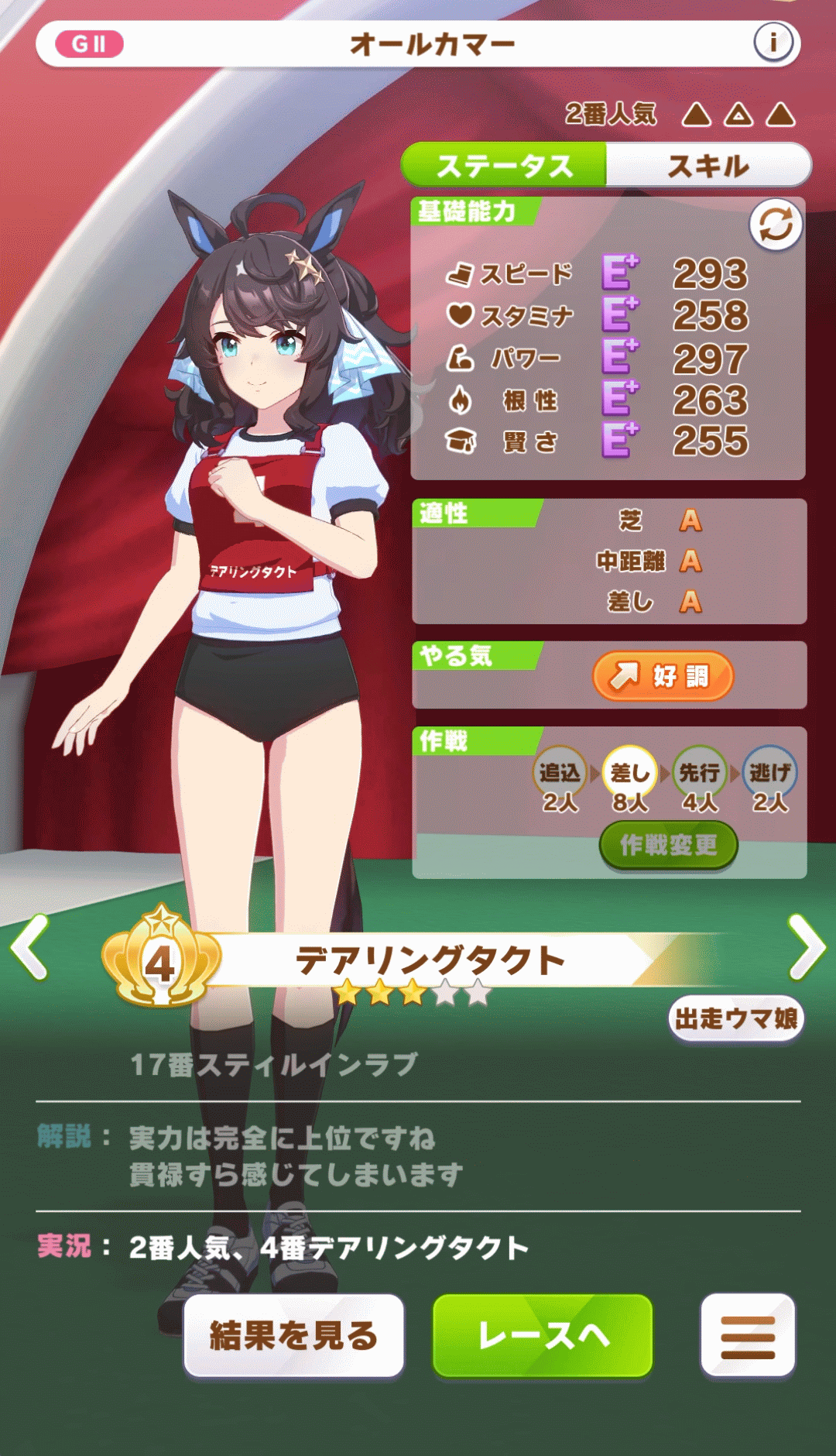Select the ステータス tab
The width and height of the screenshot is (836, 1456).
click(x=504, y=166)
